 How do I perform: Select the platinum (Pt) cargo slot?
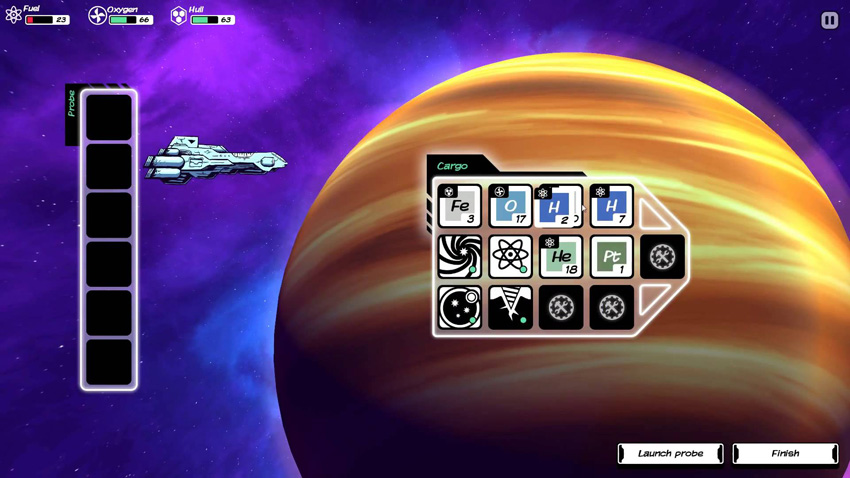coord(611,257)
